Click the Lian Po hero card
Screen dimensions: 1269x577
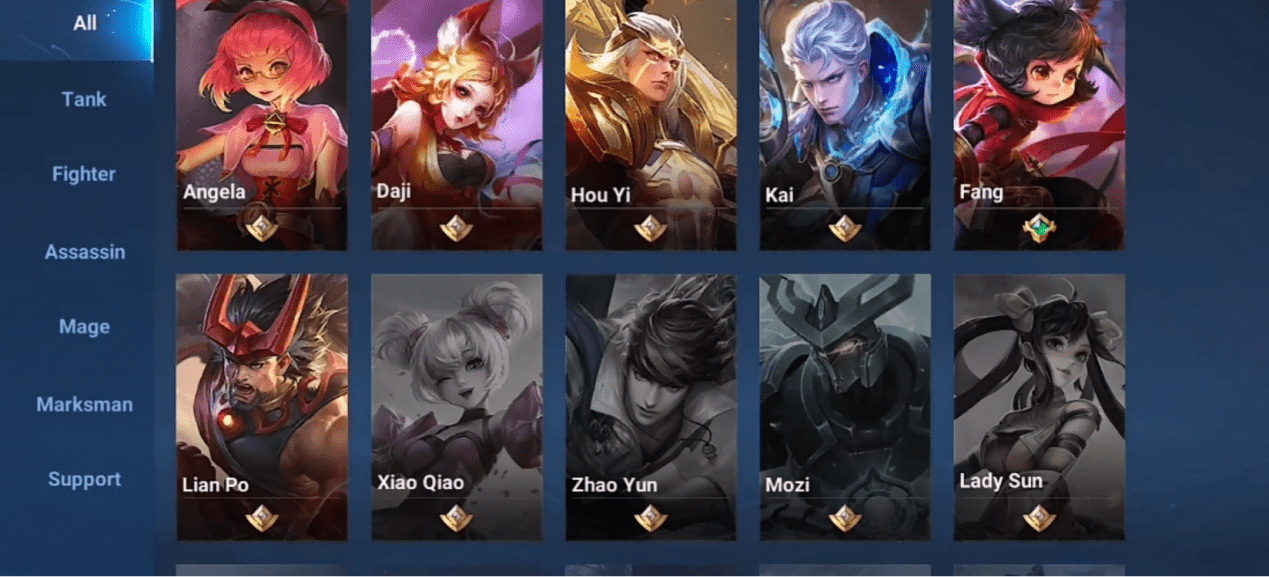point(262,405)
